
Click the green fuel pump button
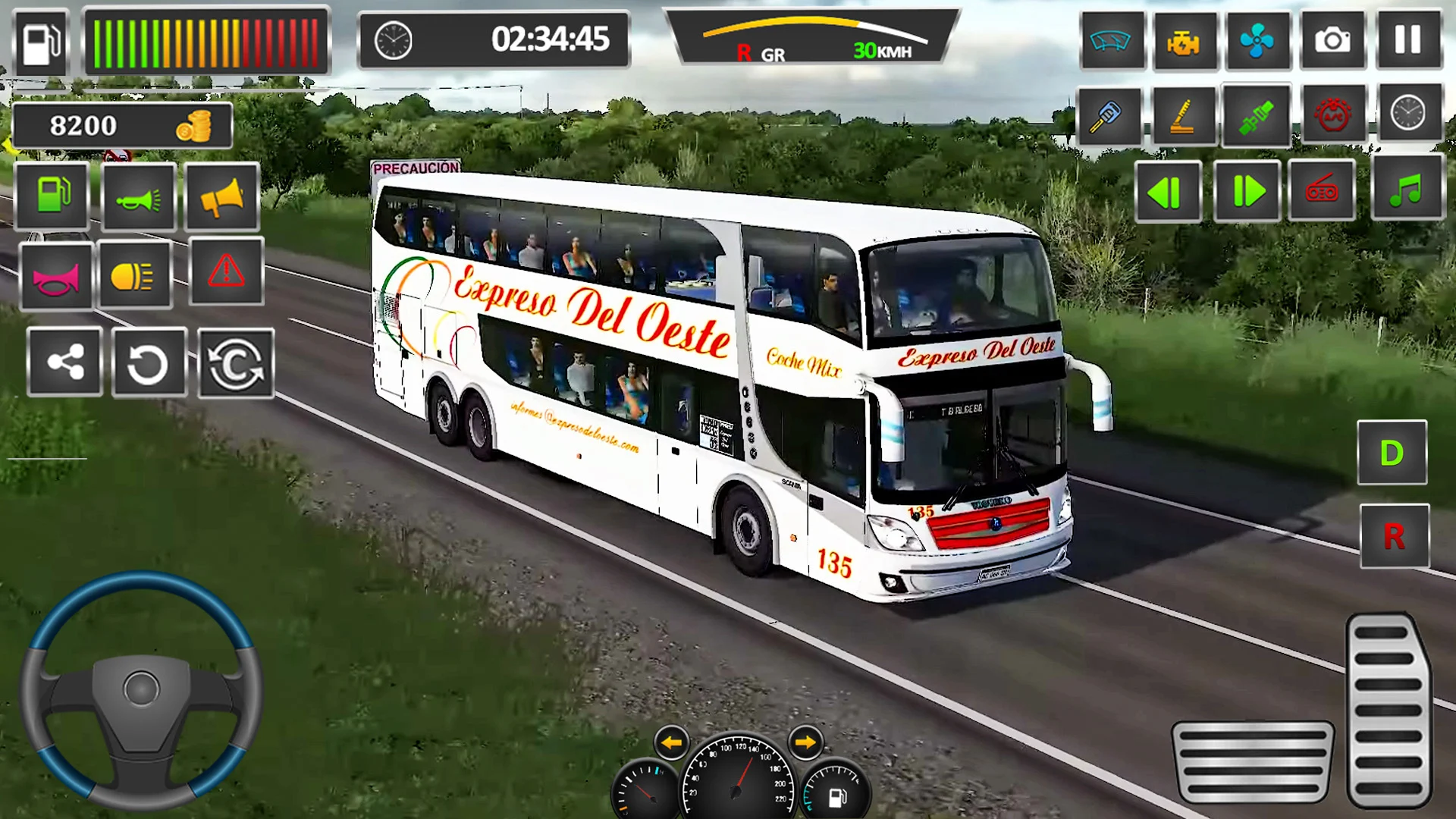point(52,196)
